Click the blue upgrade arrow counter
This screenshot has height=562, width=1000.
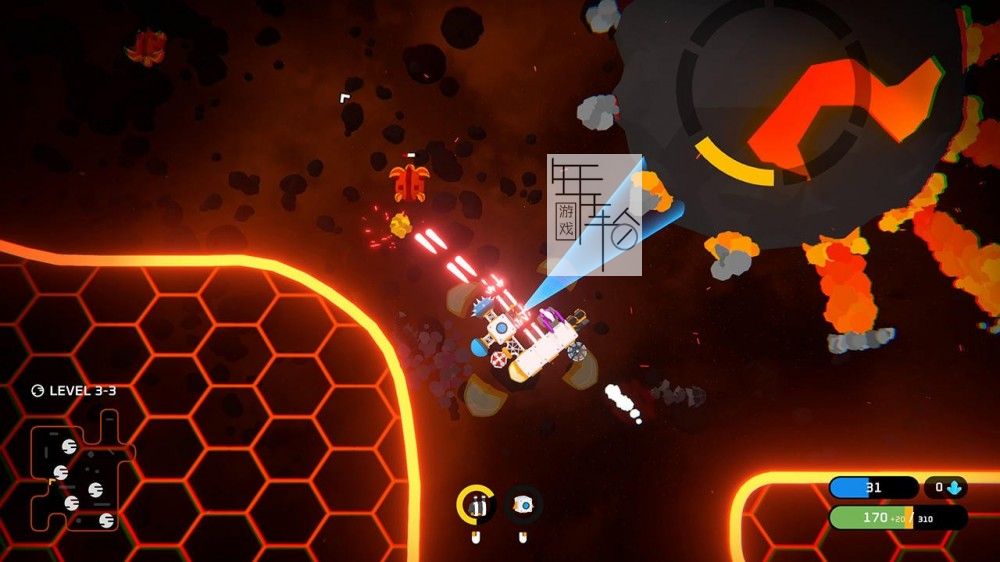pos(945,488)
